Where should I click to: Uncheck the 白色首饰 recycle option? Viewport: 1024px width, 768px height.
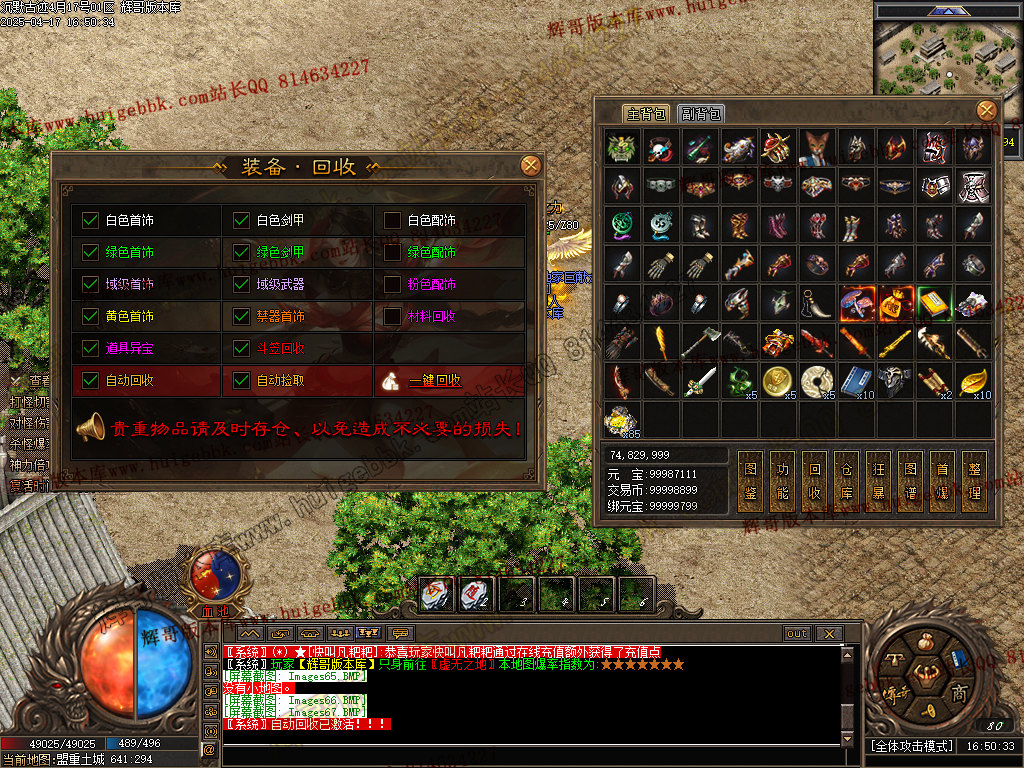[x=91, y=220]
